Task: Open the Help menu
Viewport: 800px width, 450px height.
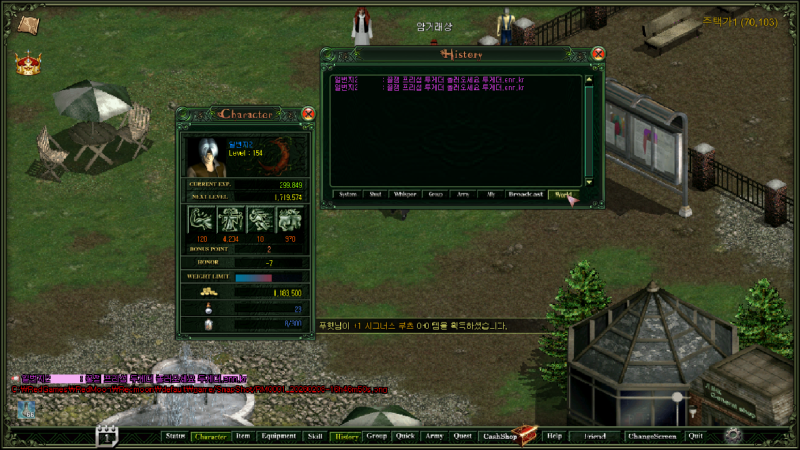Action: [555, 436]
